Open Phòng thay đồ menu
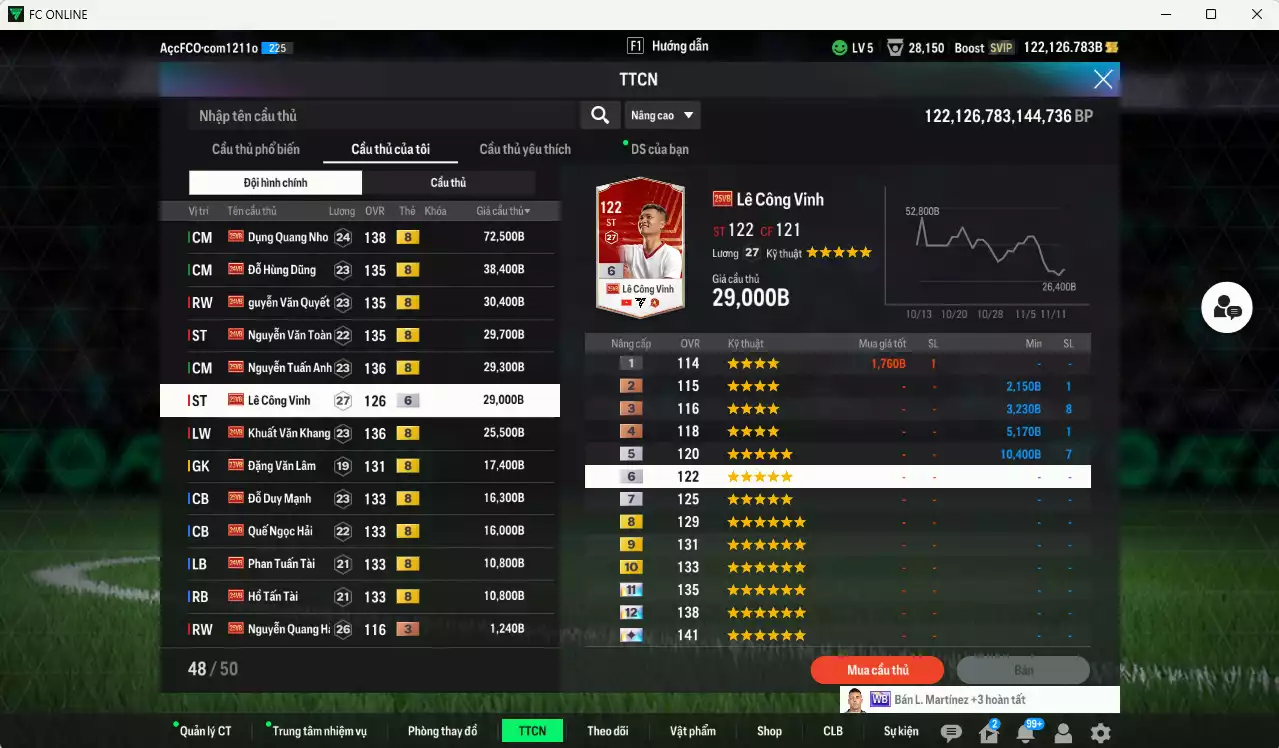1279x748 pixels. pos(442,731)
